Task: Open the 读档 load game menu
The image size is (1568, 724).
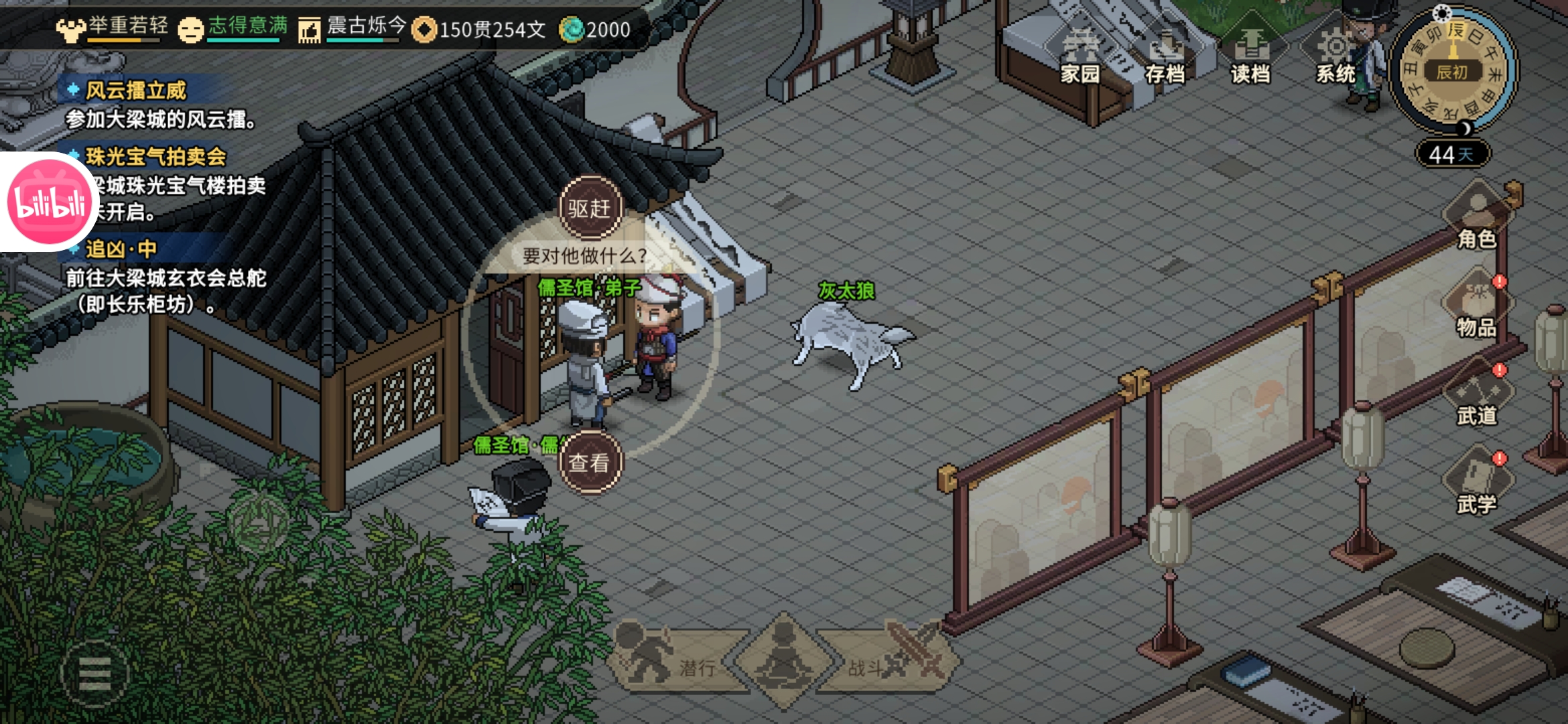Action: click(x=1250, y=57)
